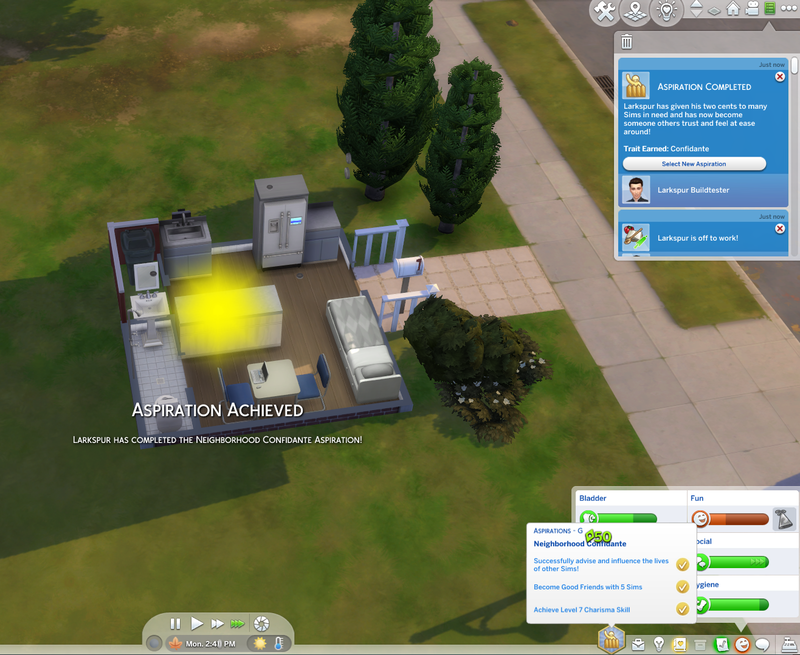Toggle the green notification wall icon
The image size is (800, 655).
pyautogui.click(x=769, y=9)
